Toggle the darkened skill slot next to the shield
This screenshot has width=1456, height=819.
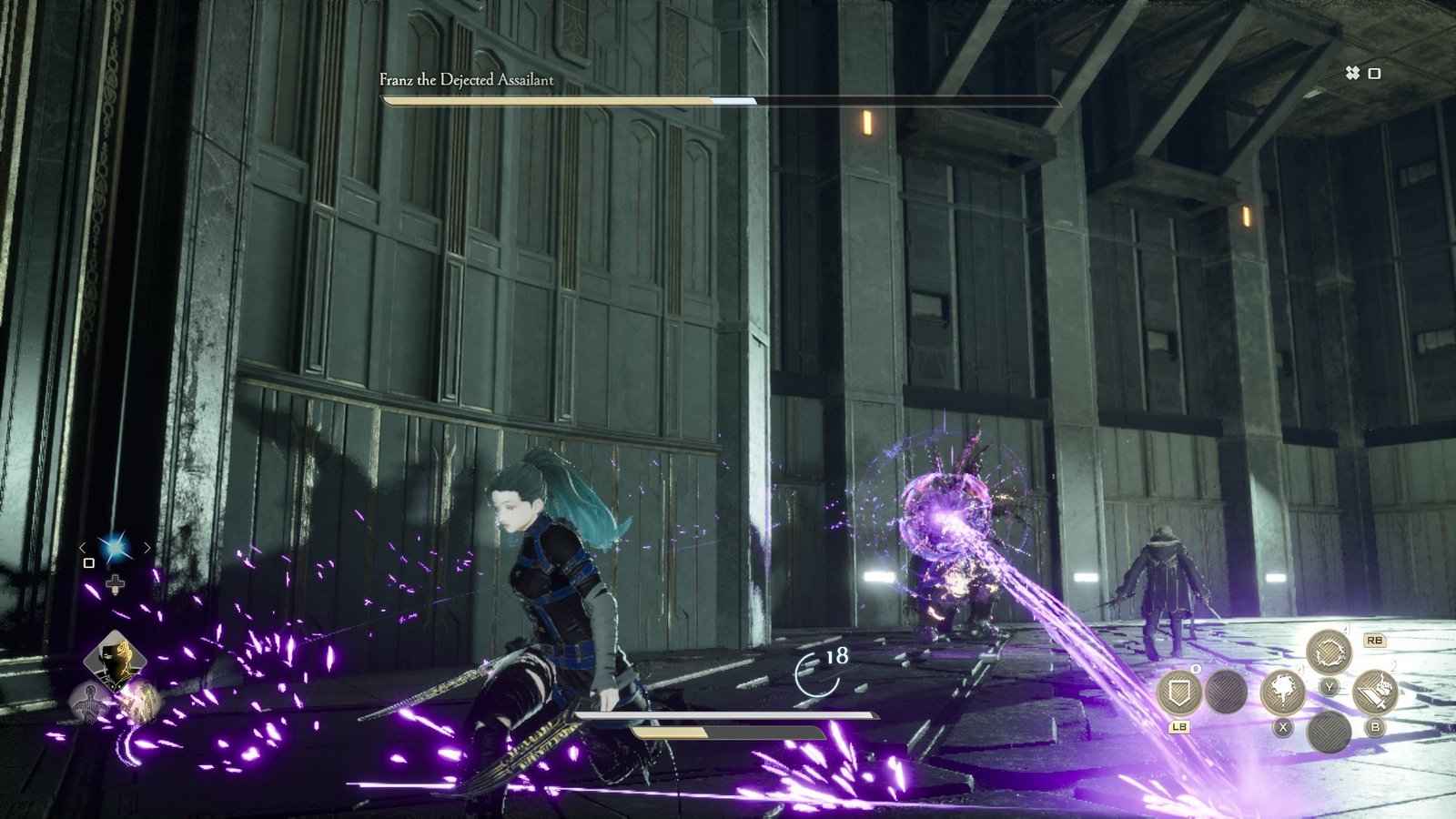point(1225,691)
